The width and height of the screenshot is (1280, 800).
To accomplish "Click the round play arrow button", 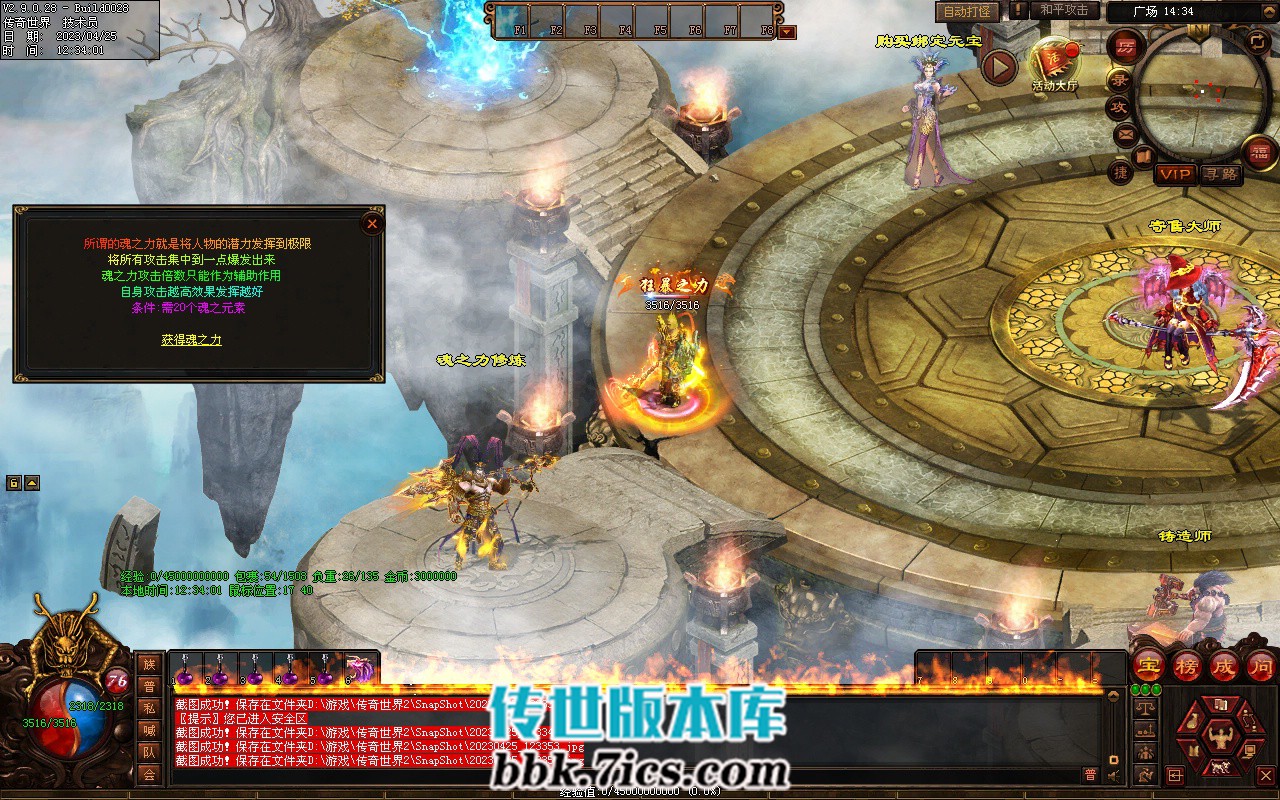I will [999, 67].
